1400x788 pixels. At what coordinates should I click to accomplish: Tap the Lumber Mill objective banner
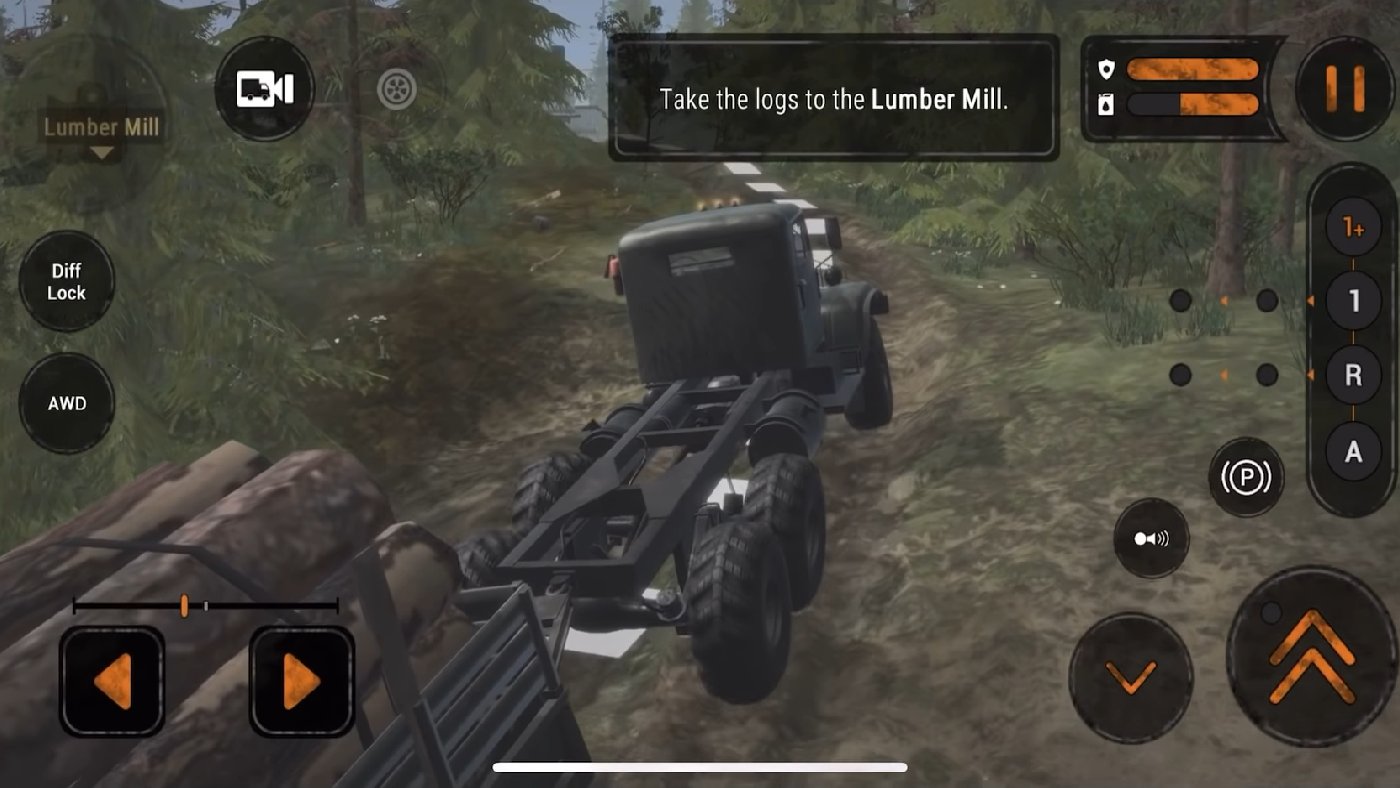(x=835, y=99)
